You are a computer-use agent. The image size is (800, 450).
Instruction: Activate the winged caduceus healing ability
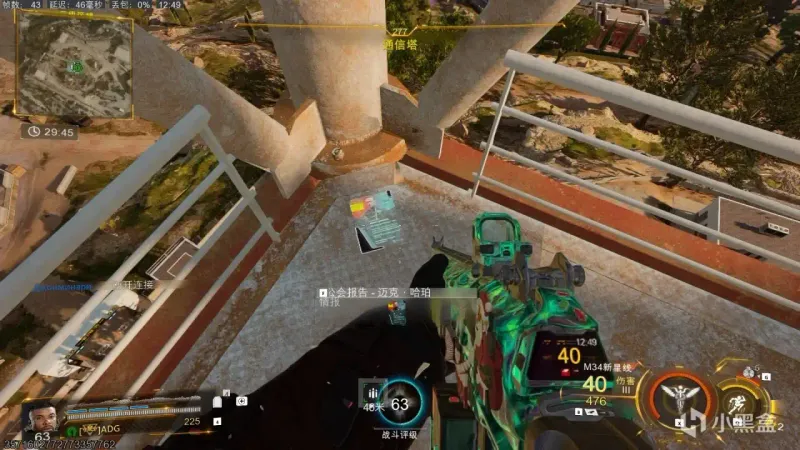point(678,398)
